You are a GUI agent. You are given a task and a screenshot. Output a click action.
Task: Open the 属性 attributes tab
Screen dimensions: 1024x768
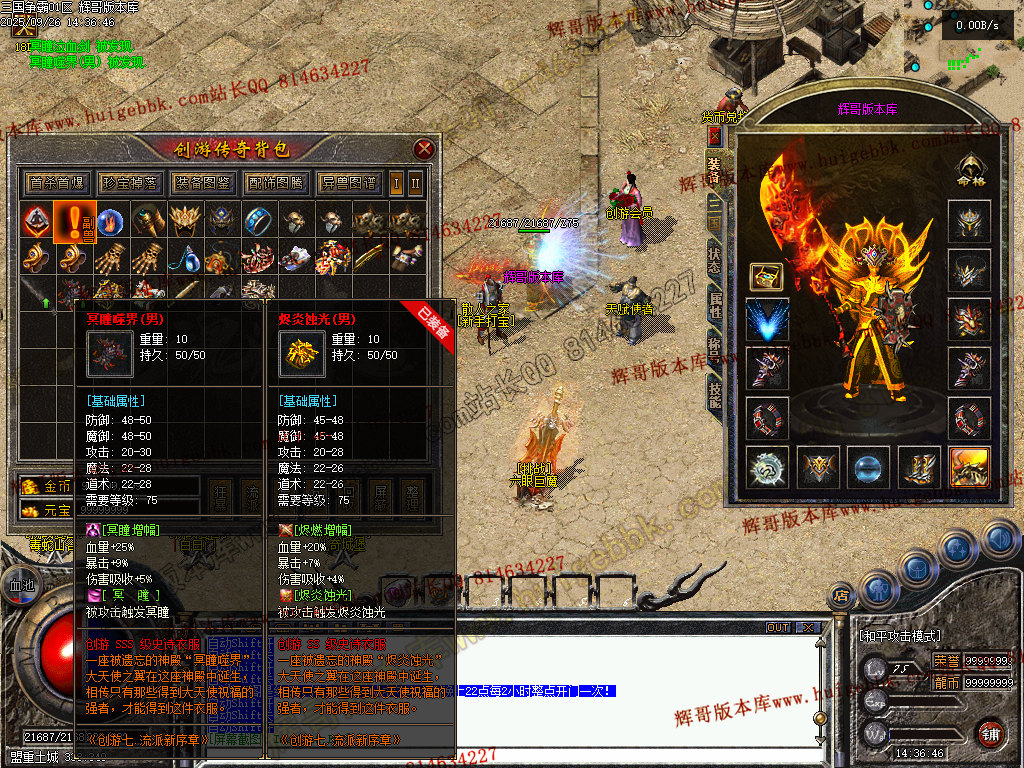(714, 305)
